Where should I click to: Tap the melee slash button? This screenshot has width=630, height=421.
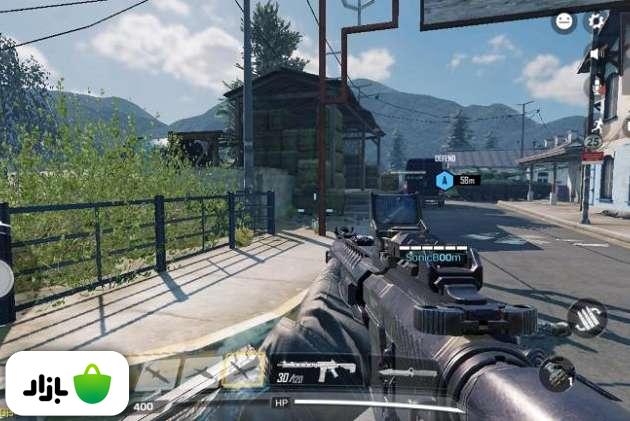tap(587, 318)
